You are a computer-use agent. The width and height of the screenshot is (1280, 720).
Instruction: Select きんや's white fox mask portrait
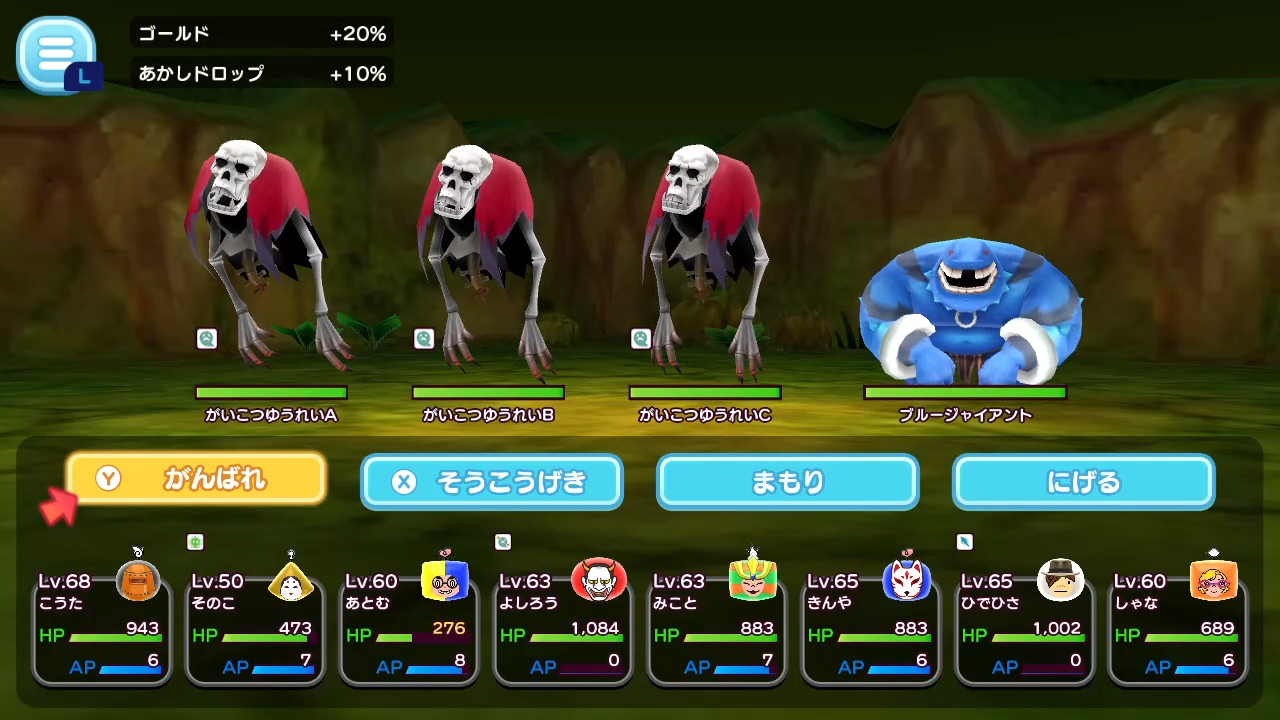(907, 581)
